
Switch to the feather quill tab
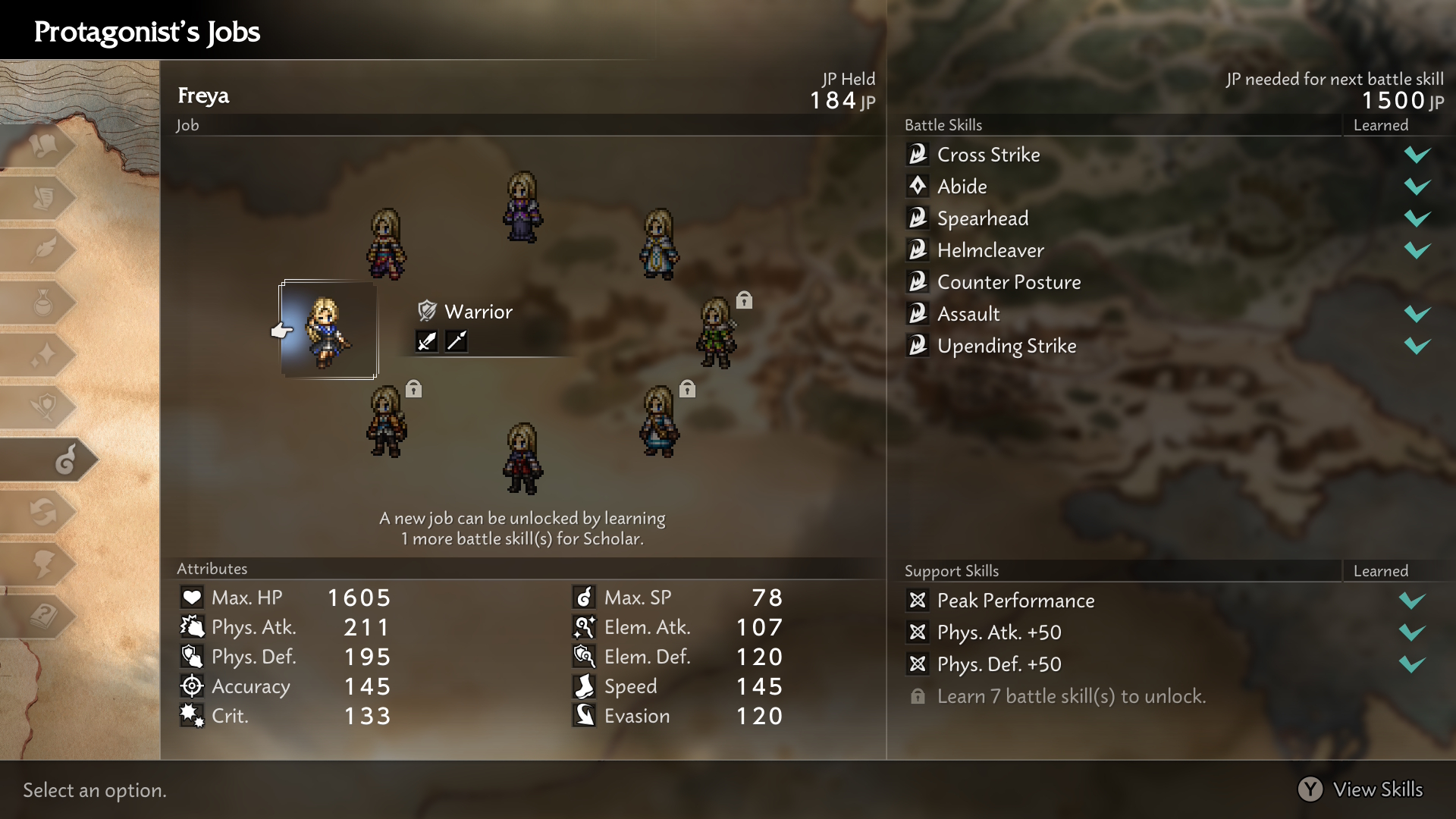click(44, 250)
